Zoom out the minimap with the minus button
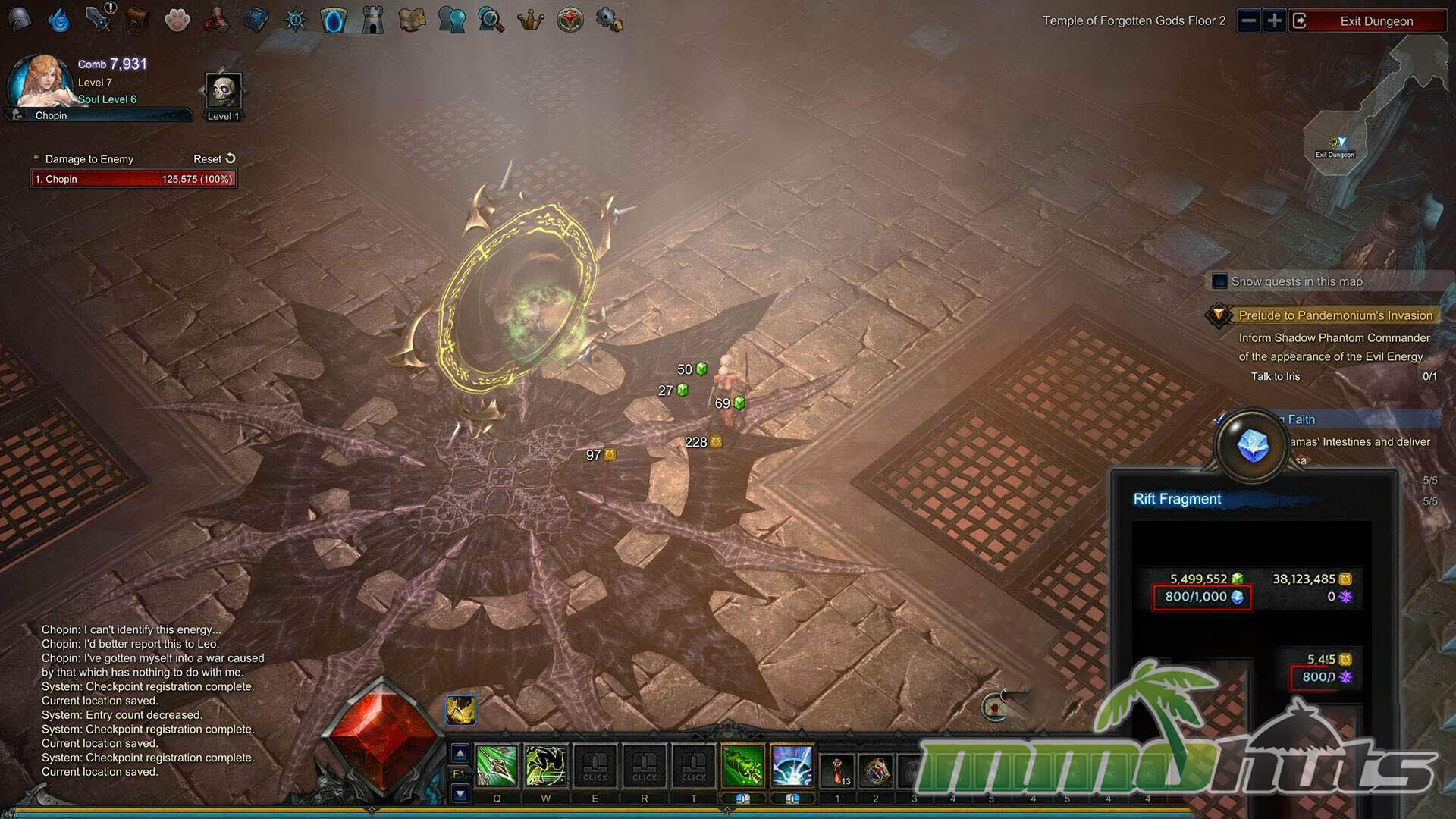The image size is (1456, 819). (x=1248, y=20)
